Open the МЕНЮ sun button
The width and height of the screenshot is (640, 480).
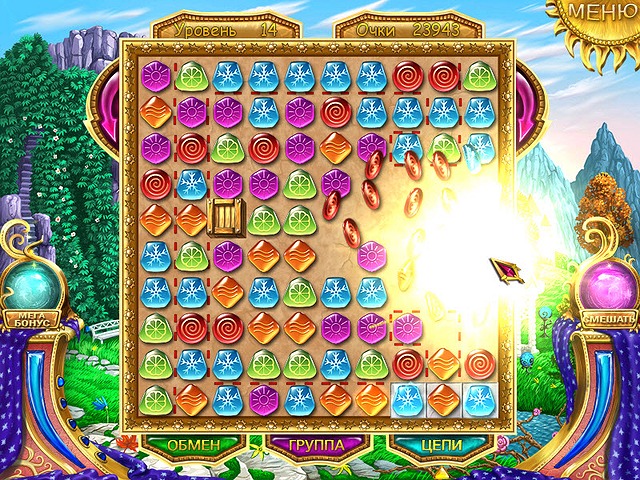601,14
